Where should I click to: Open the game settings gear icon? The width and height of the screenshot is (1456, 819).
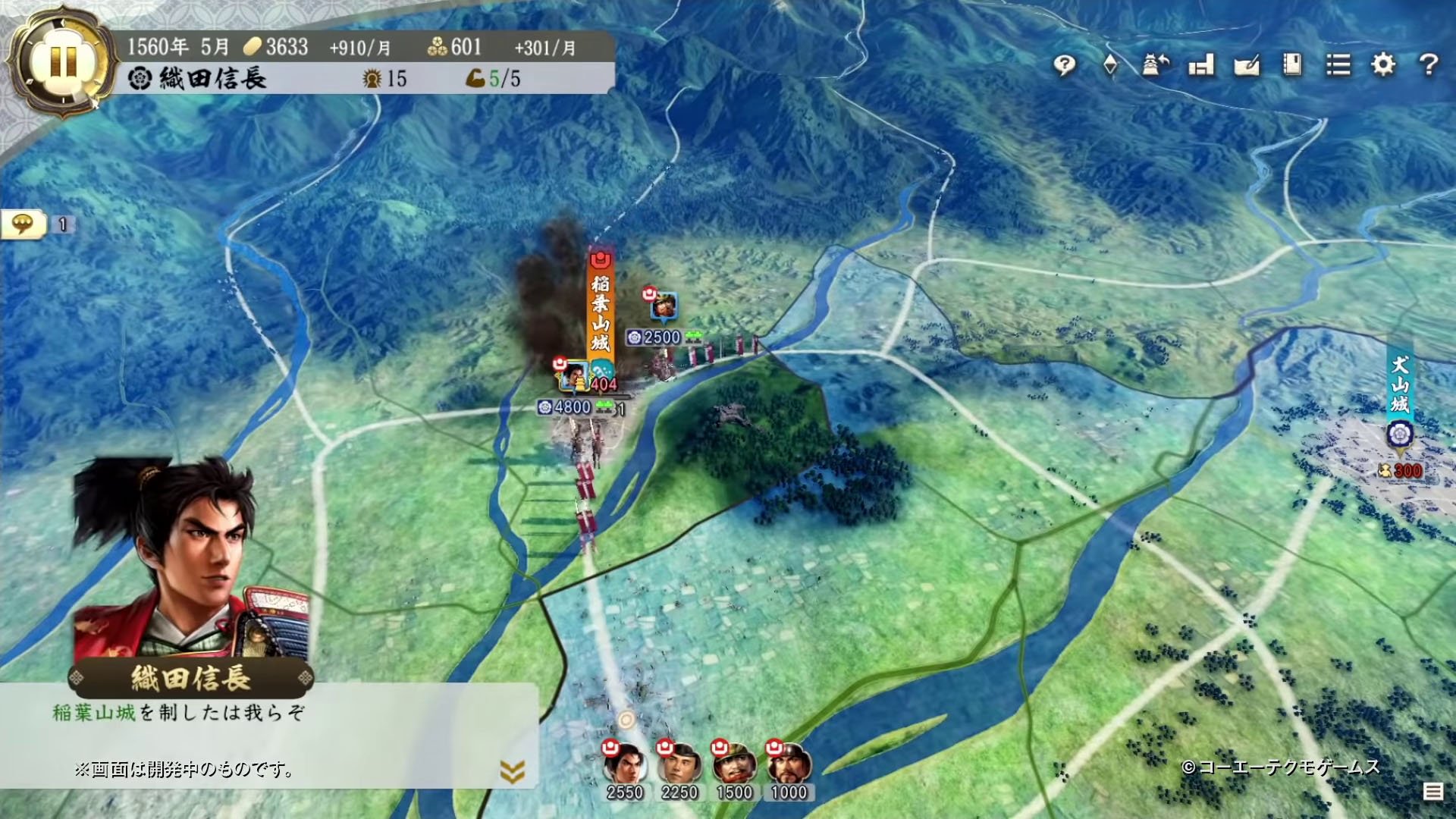coord(1383,66)
